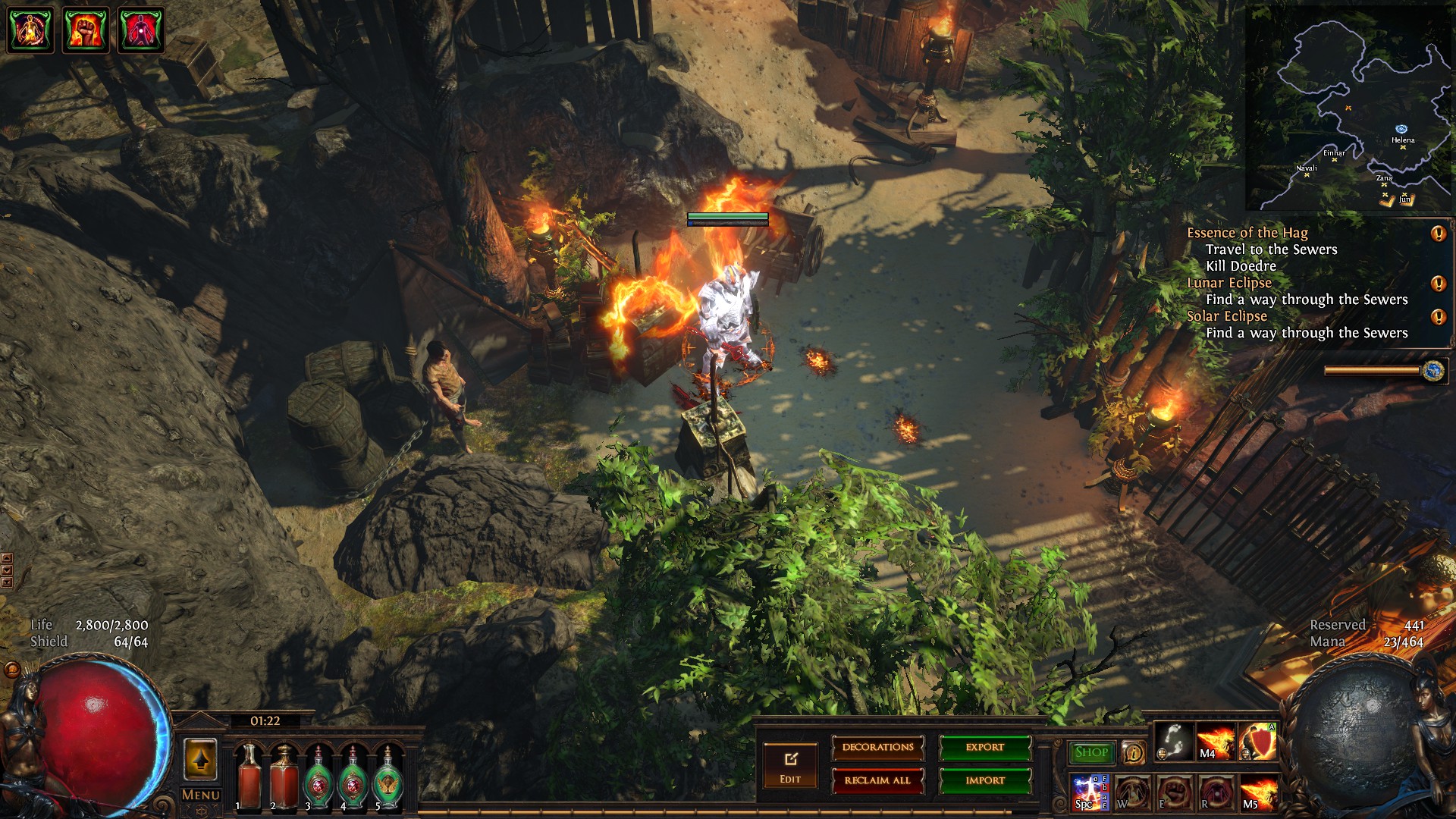Select the Essence of the Hag quest

[1247, 233]
